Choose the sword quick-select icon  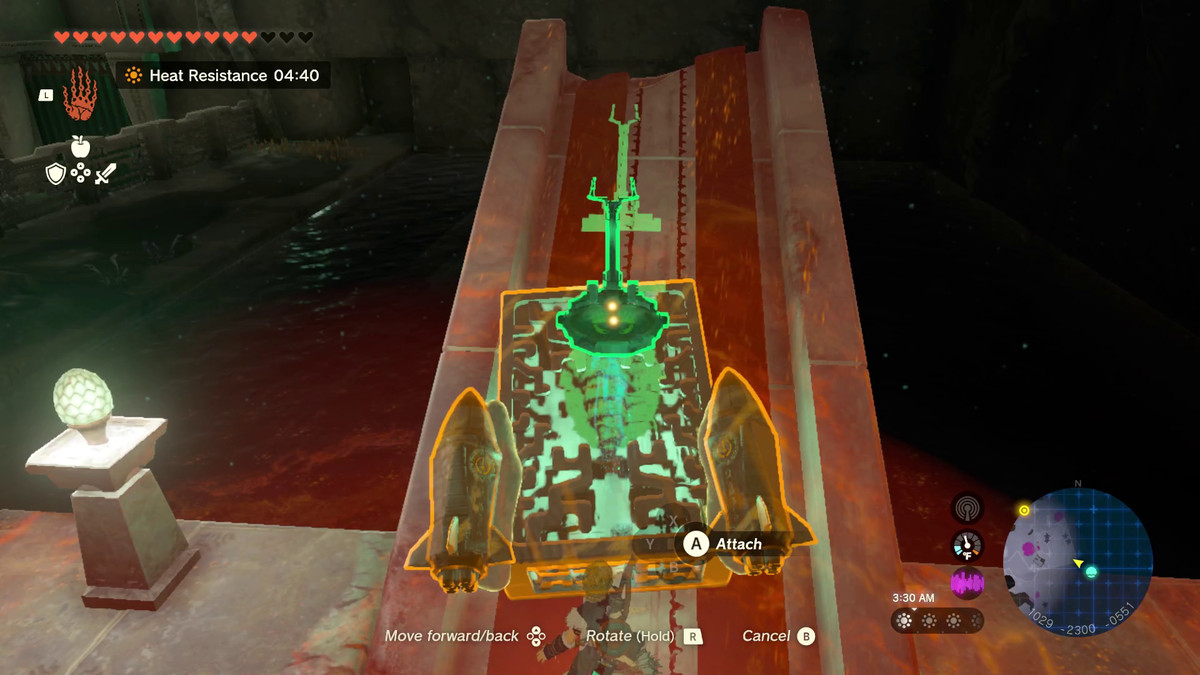pos(105,174)
